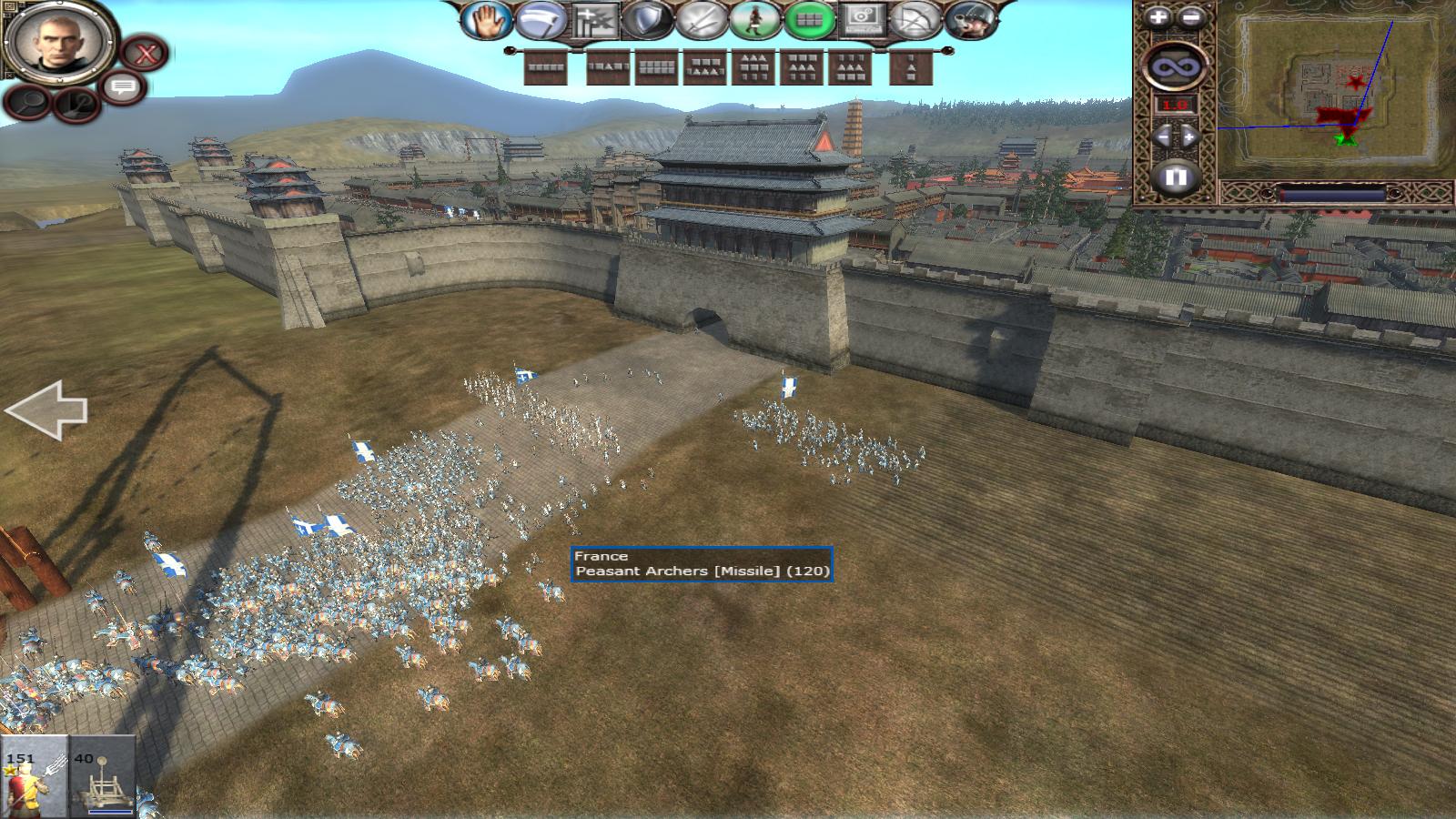Choose the single column group formation
Screen dimensions: 1456x819
(910, 67)
